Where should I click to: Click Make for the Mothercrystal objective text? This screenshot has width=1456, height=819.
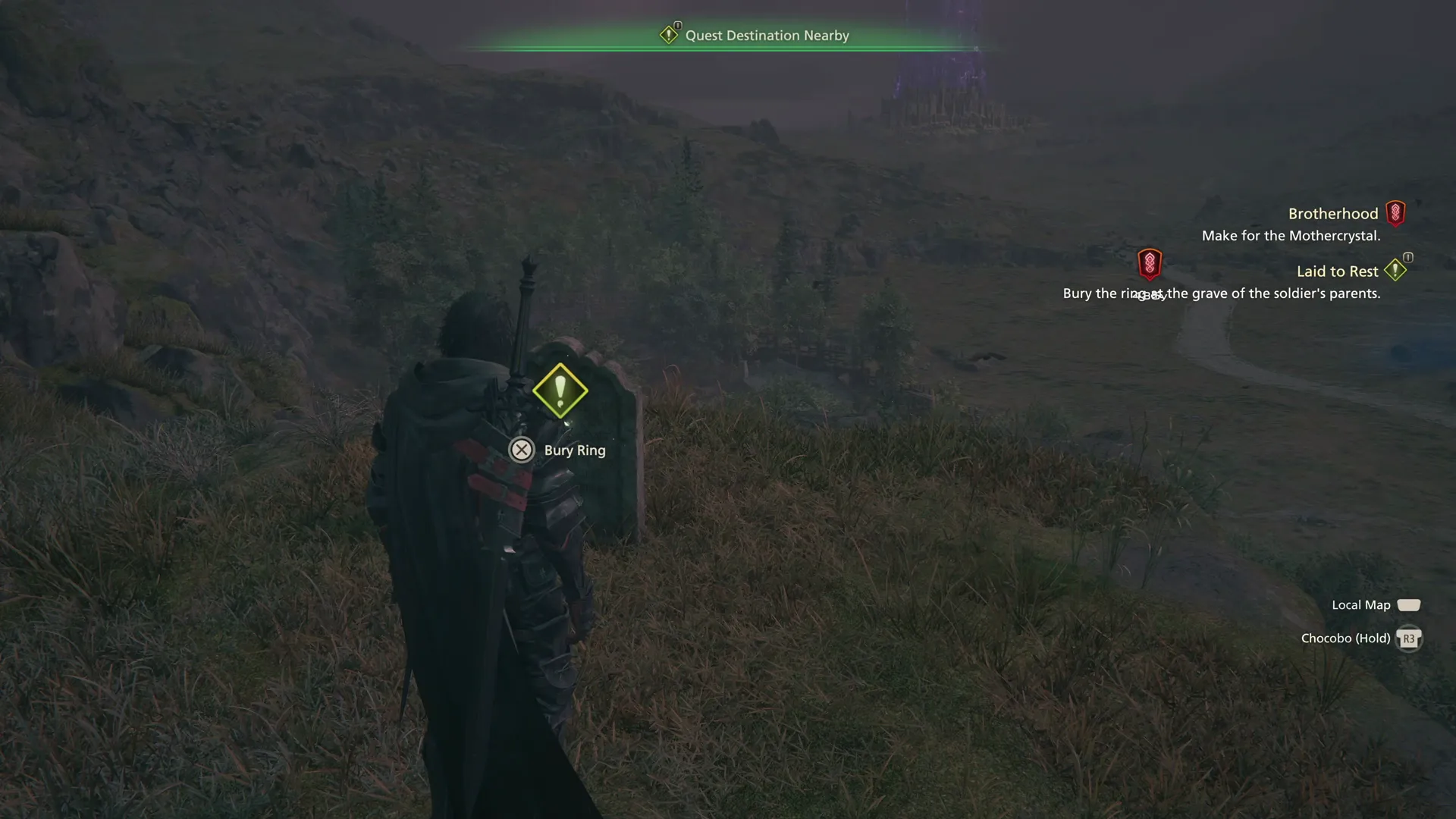point(1291,236)
